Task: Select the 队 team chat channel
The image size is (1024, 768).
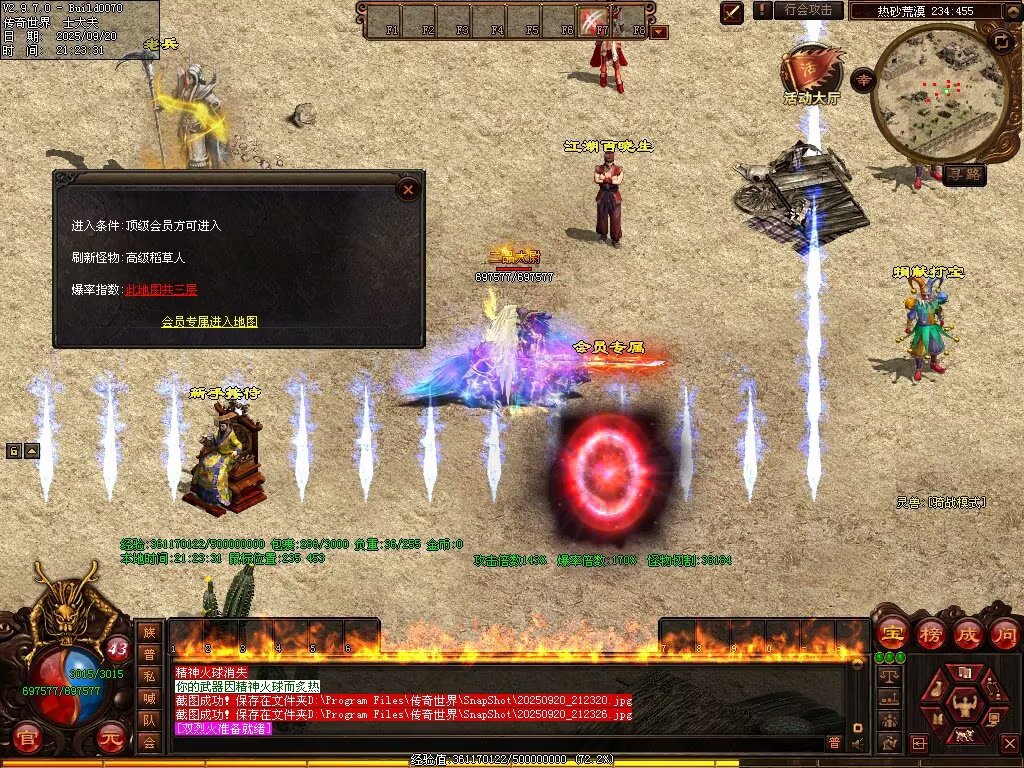Action: (149, 720)
